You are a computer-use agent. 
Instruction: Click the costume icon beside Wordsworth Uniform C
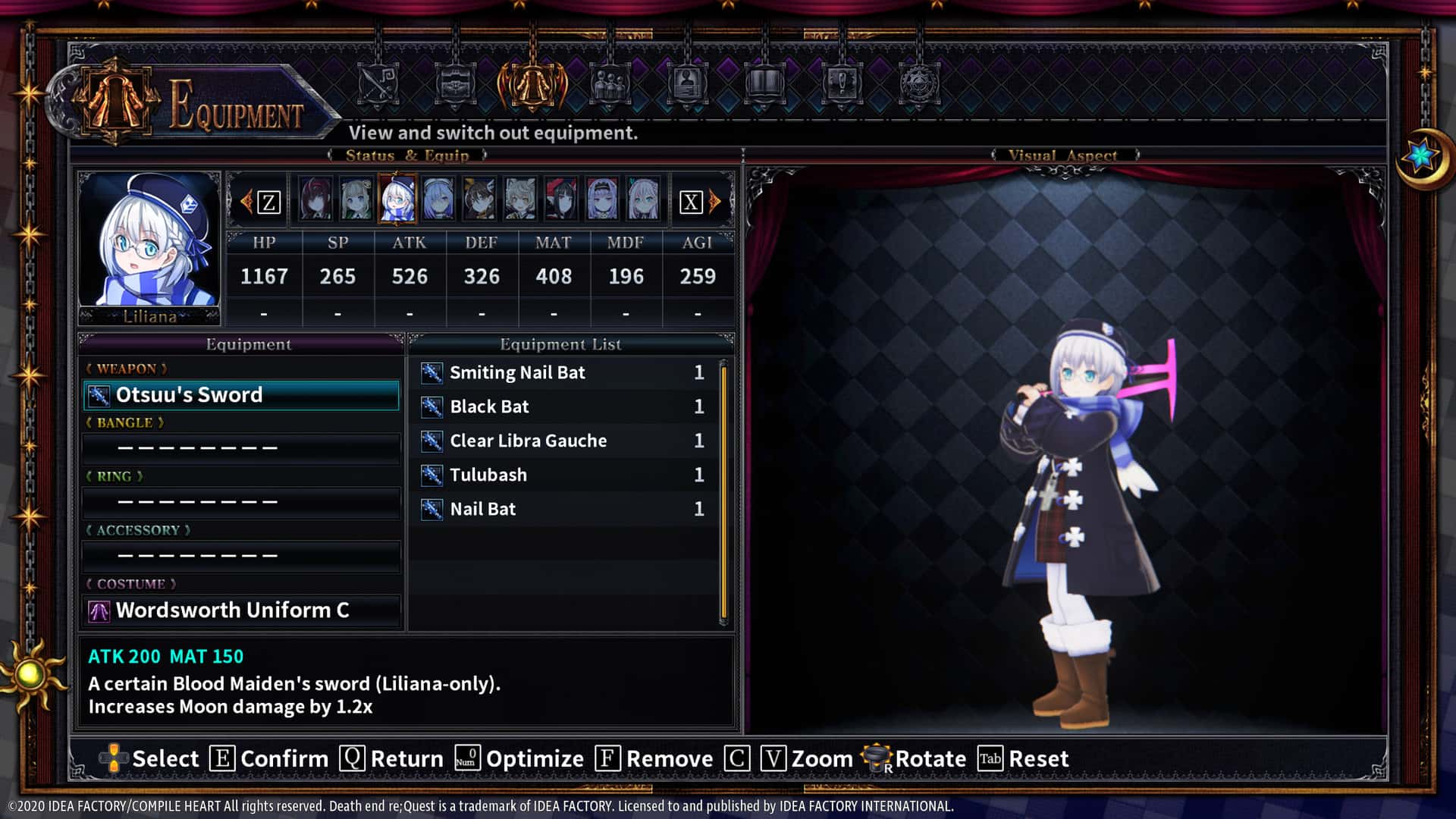tap(99, 610)
